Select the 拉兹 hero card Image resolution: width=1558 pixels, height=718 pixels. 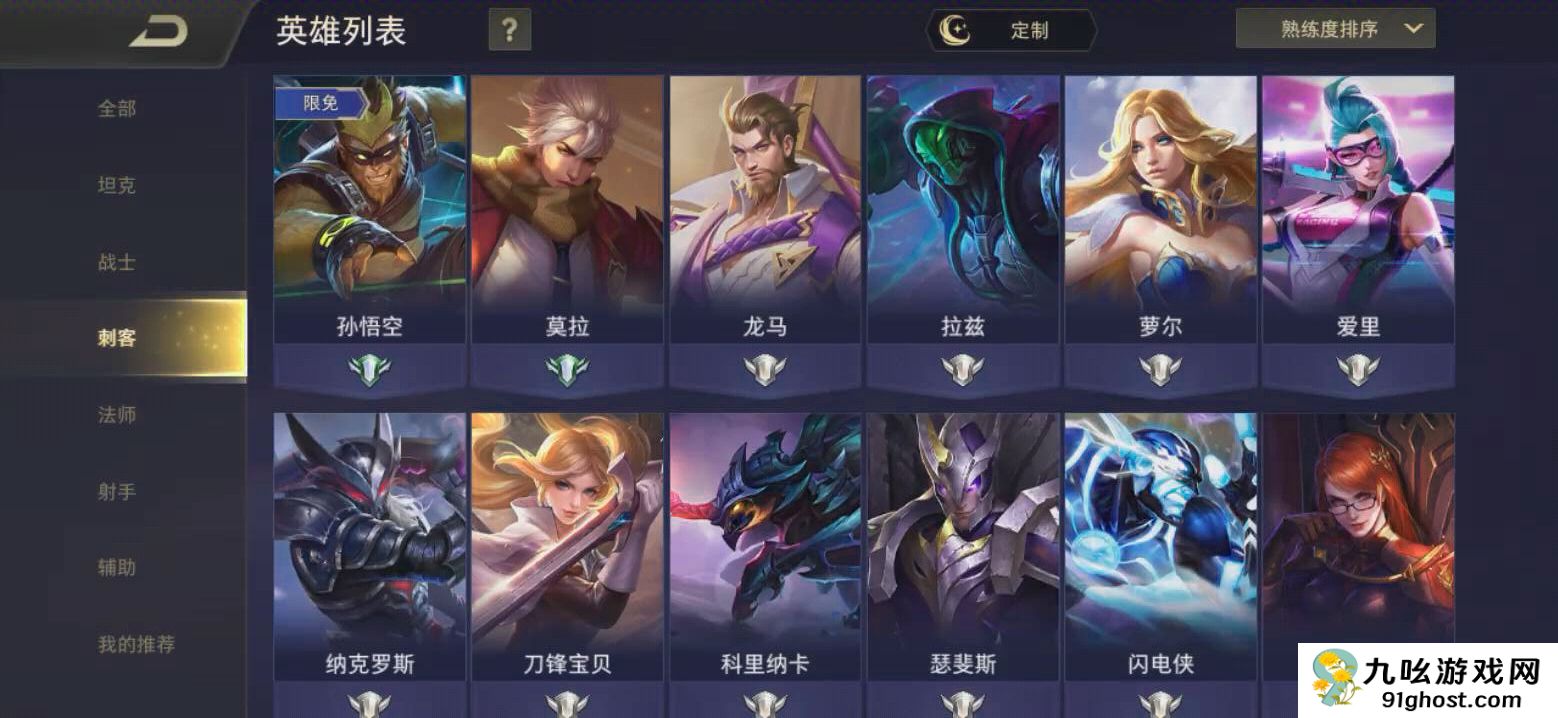(963, 210)
